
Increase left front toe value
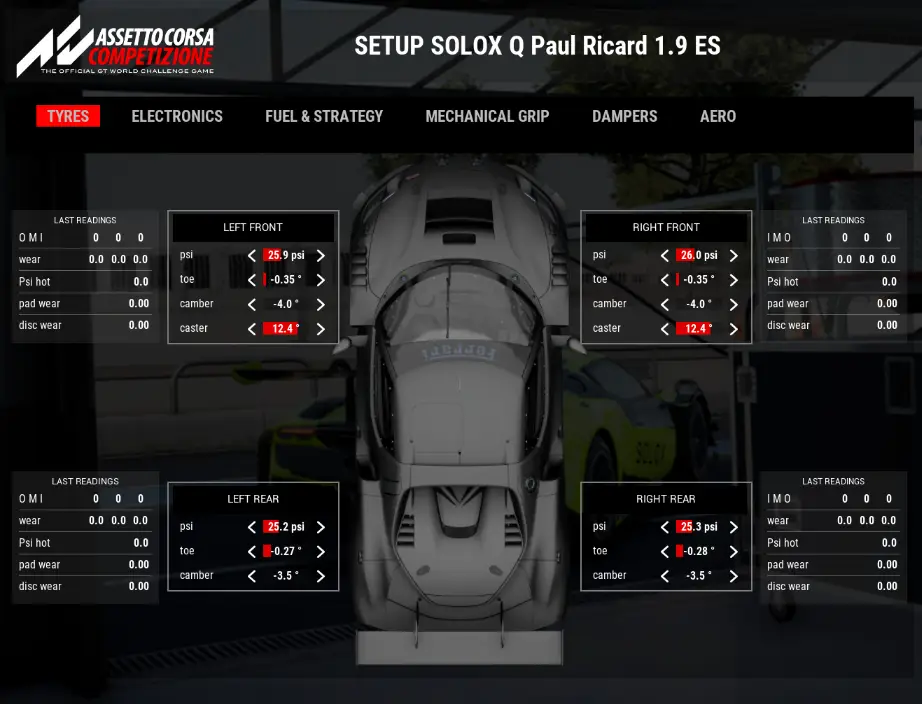(x=321, y=281)
